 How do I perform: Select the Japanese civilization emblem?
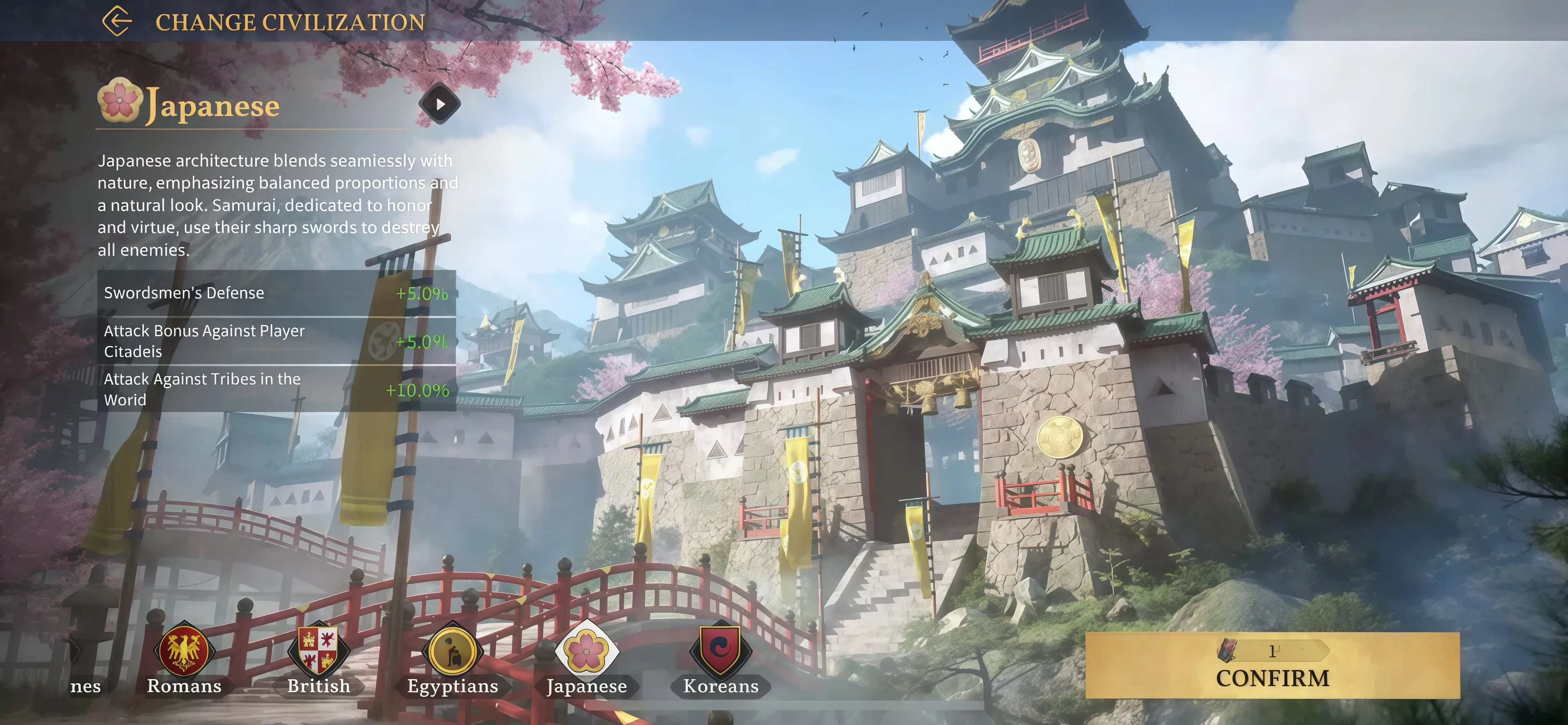[586, 651]
